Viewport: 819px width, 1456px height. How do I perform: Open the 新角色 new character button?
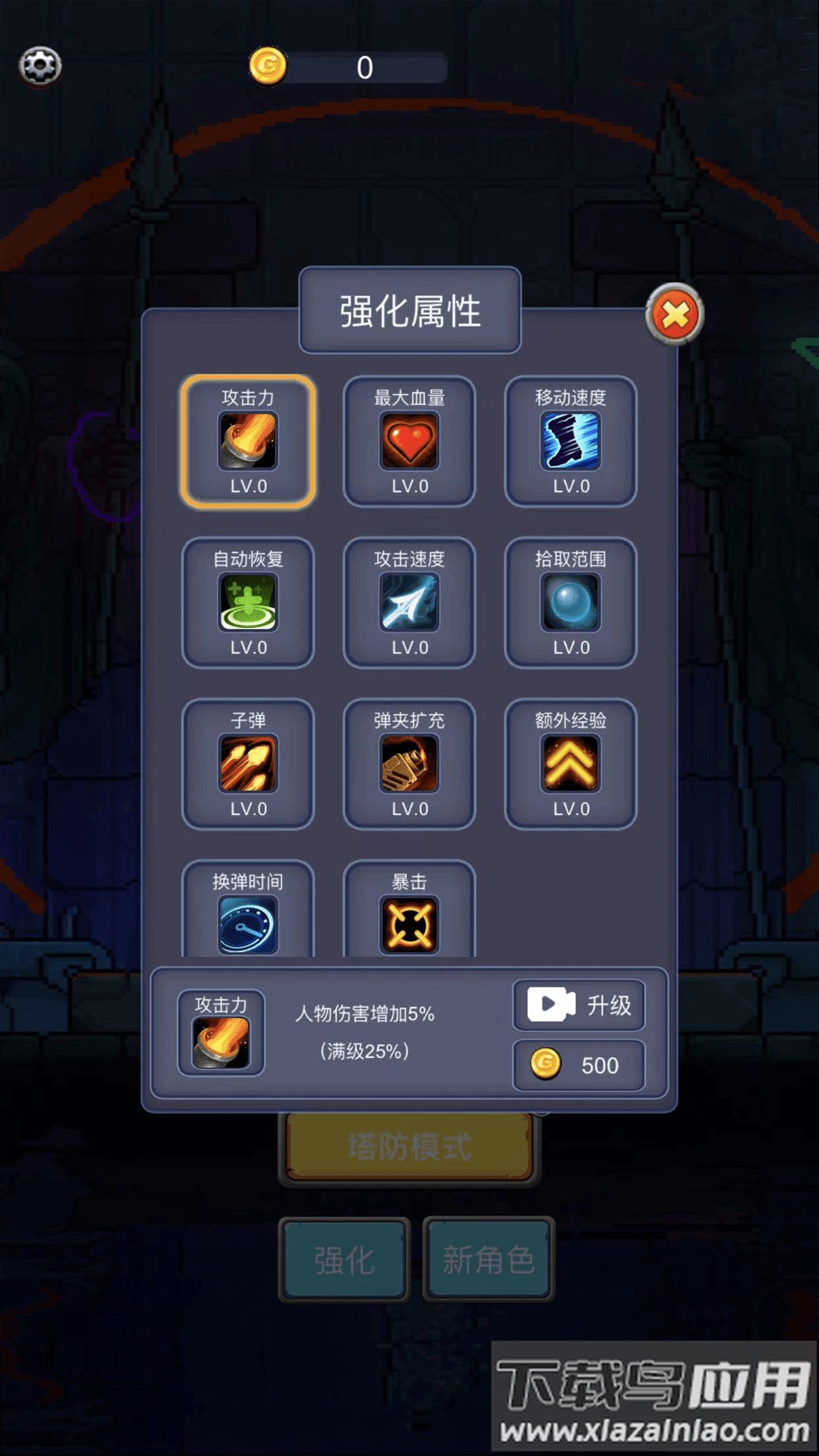[x=488, y=1260]
